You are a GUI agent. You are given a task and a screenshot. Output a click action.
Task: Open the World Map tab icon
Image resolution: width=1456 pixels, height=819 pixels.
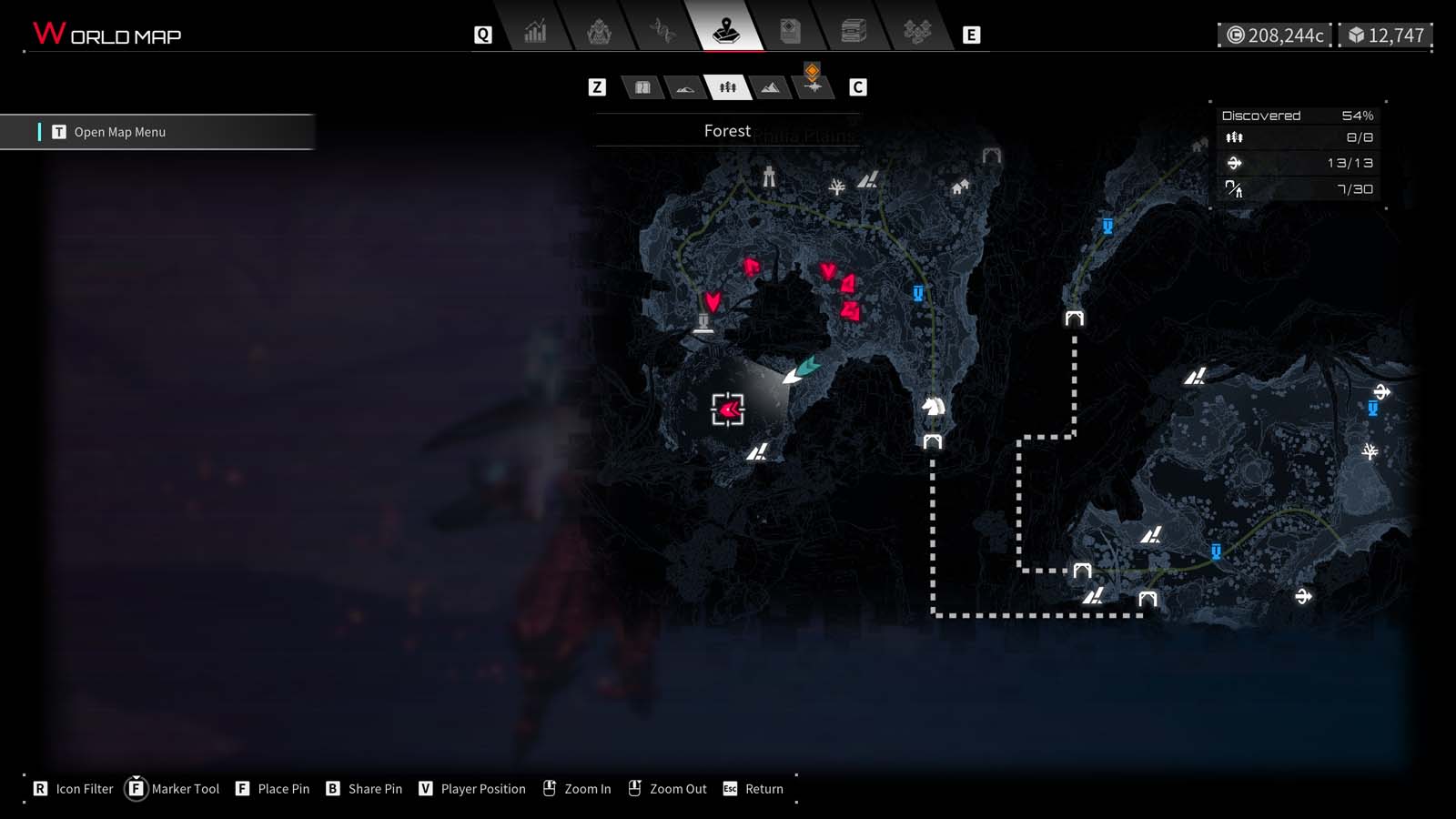725,30
